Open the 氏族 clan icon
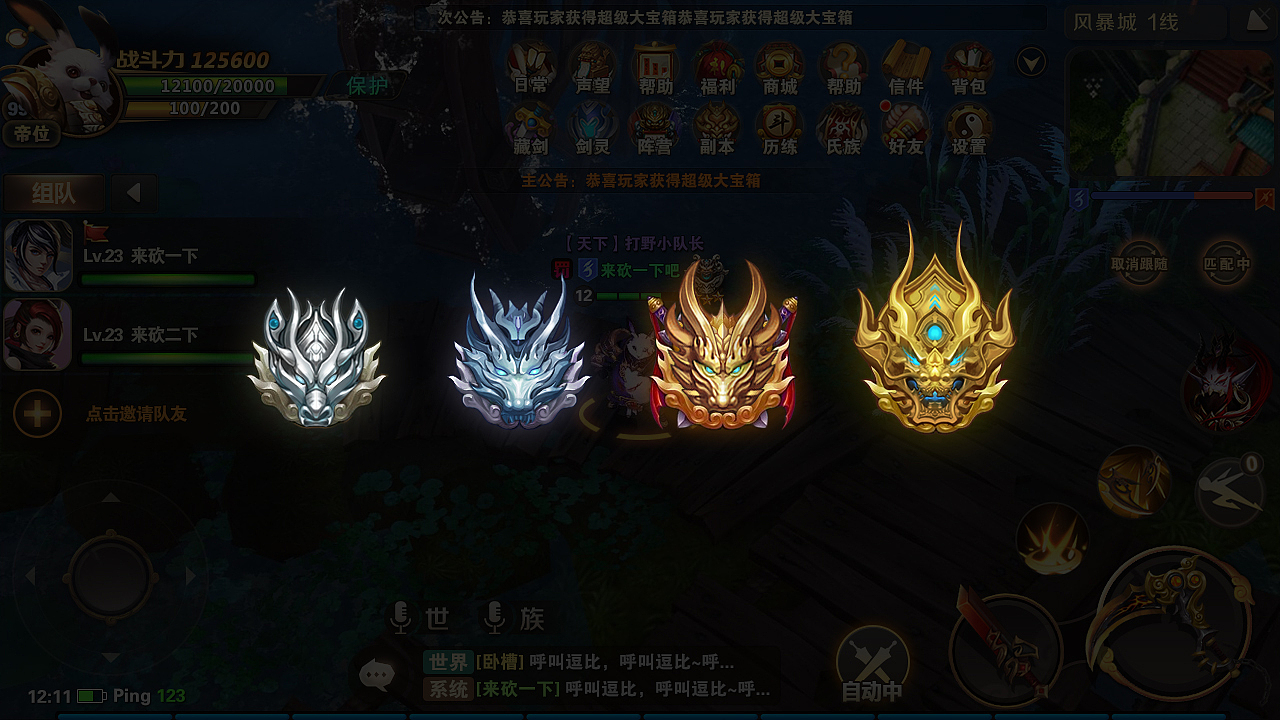1280x720 pixels. [x=842, y=130]
